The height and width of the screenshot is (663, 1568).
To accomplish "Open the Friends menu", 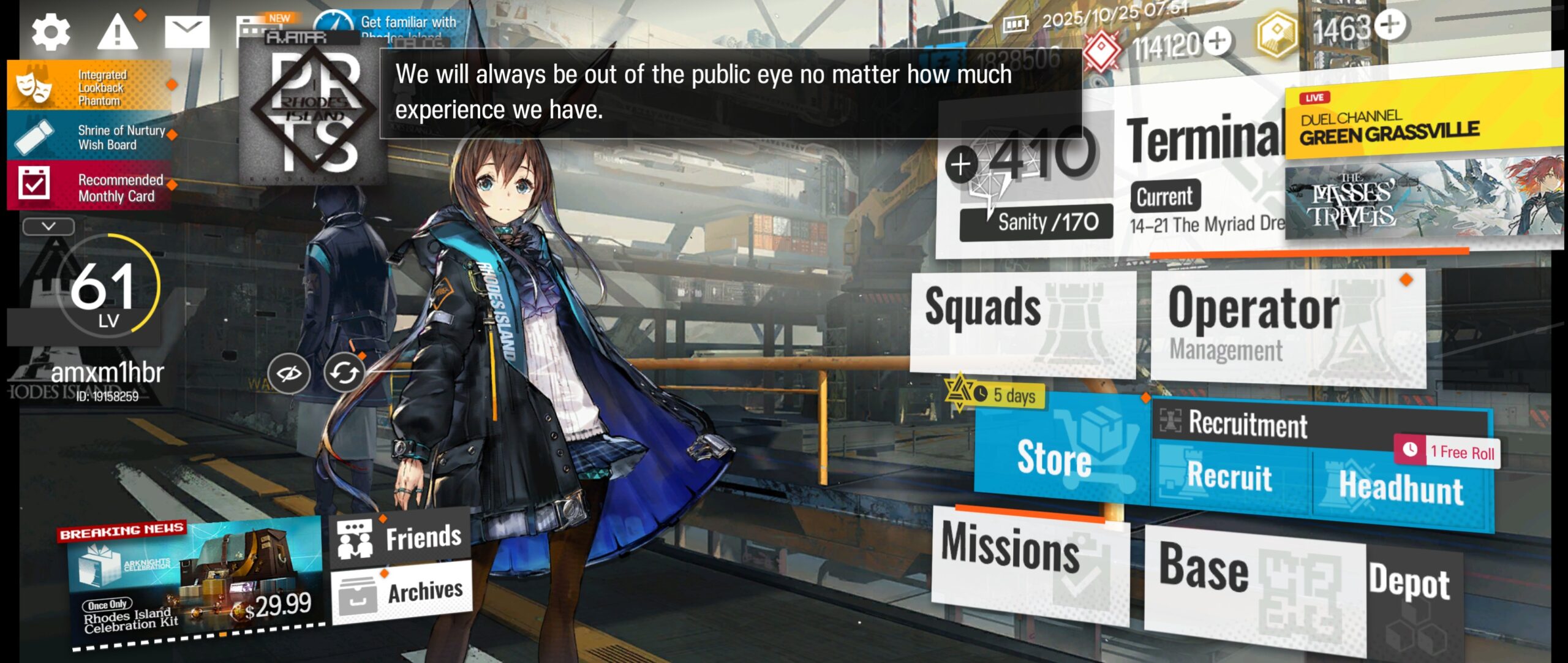I will tap(401, 537).
